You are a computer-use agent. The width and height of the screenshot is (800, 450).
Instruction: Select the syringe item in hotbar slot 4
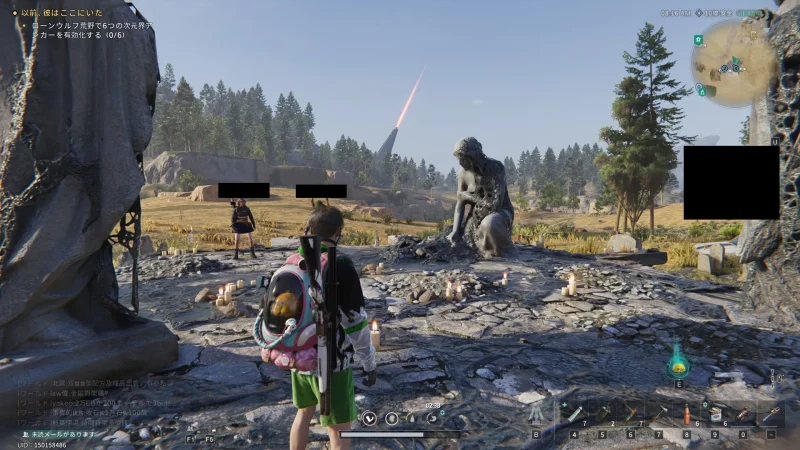coord(575,414)
